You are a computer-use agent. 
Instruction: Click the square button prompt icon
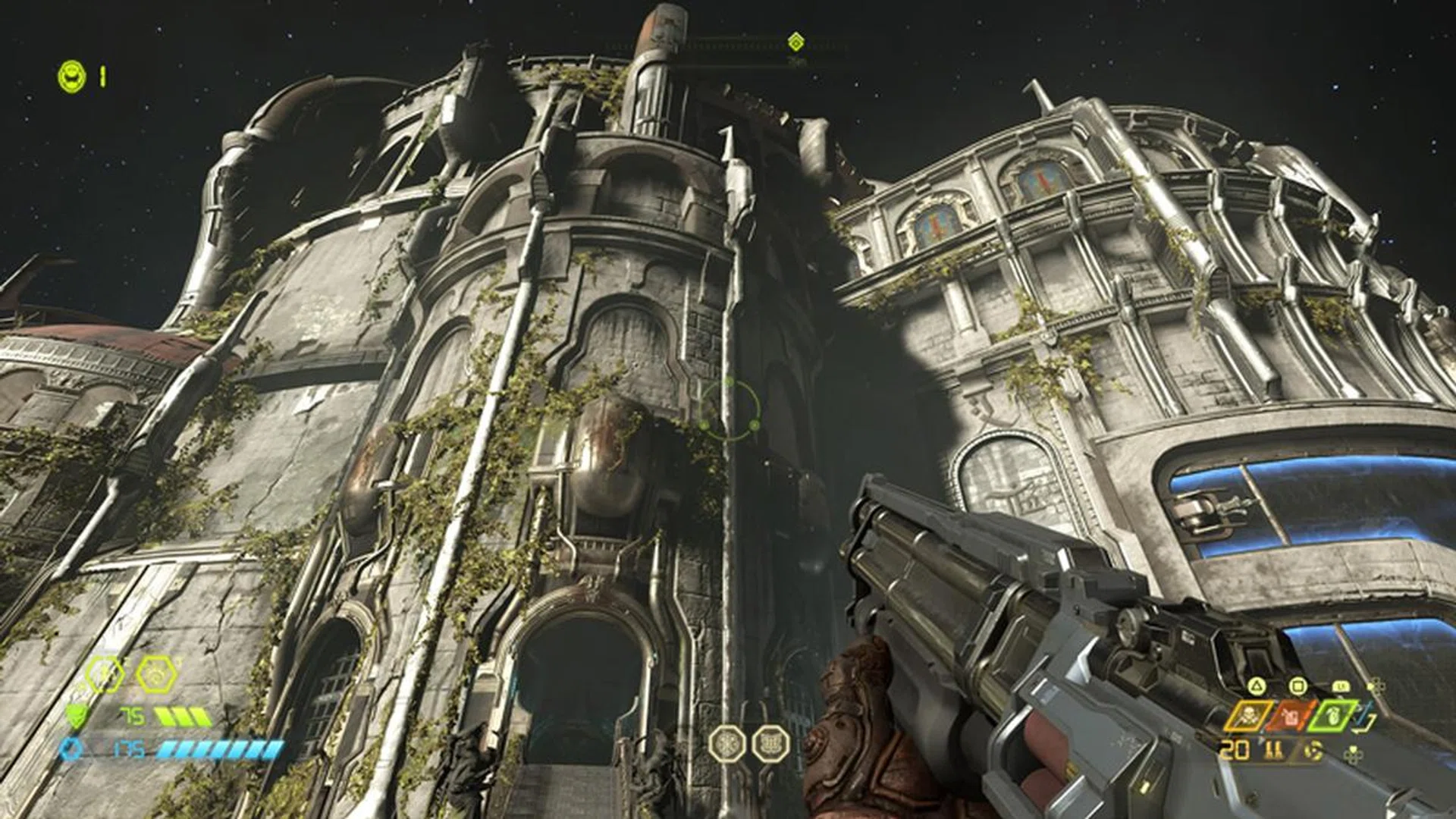1298,686
